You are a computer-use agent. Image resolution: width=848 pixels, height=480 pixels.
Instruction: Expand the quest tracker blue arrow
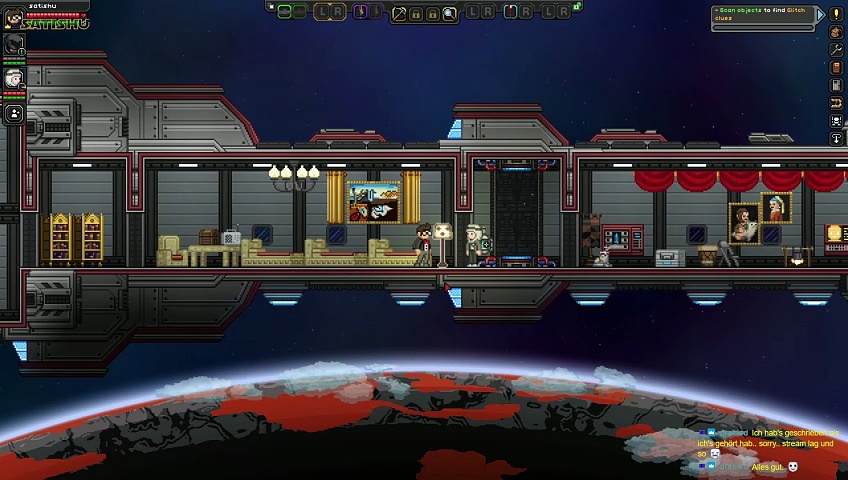coord(820,14)
